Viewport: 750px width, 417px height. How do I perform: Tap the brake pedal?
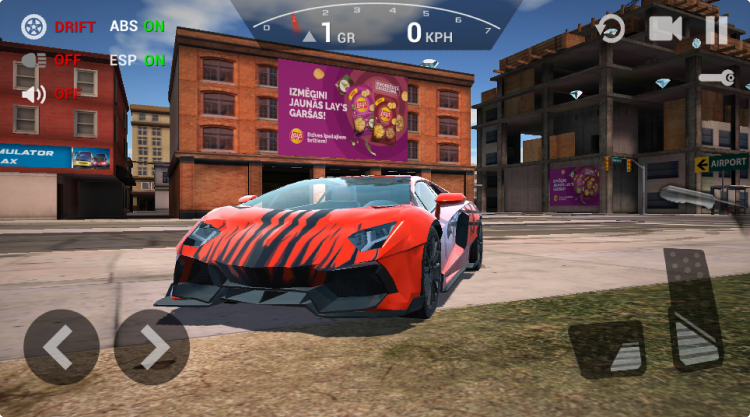(x=607, y=350)
